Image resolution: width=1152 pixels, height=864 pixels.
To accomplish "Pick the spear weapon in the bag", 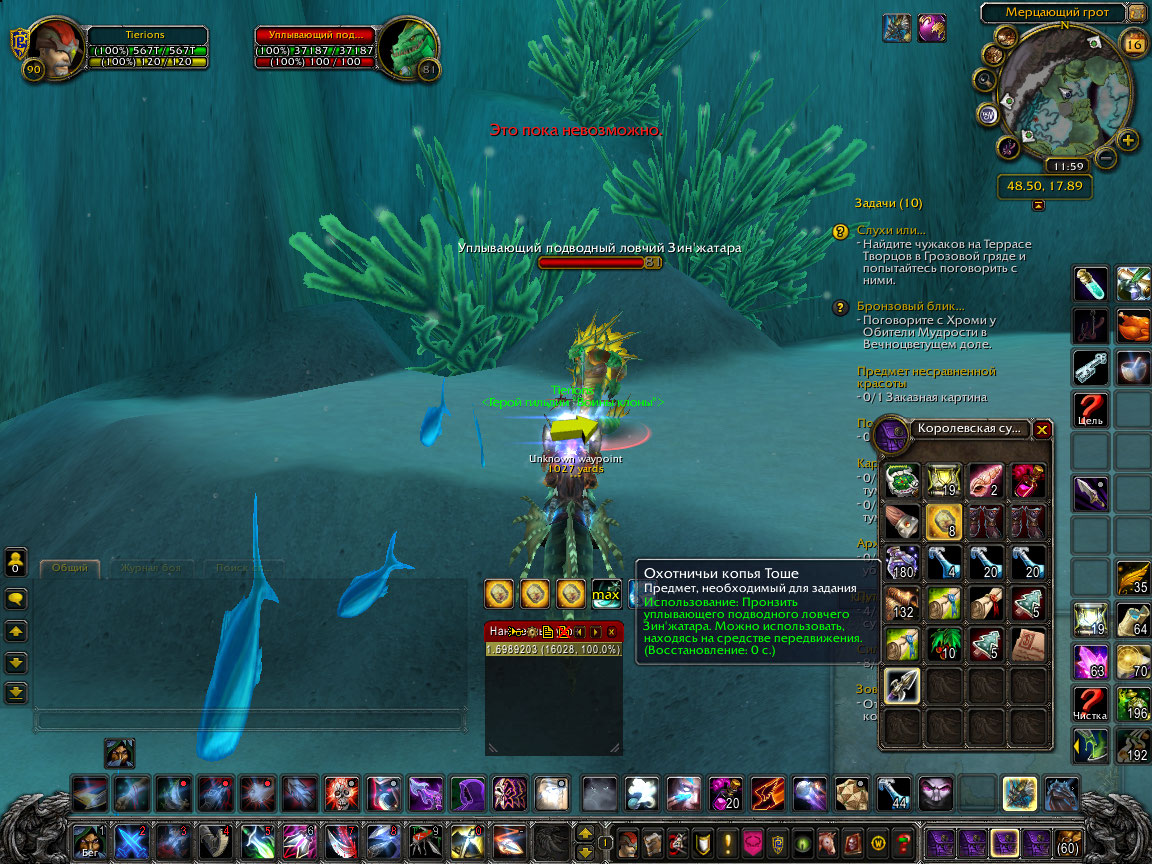I will tap(901, 685).
